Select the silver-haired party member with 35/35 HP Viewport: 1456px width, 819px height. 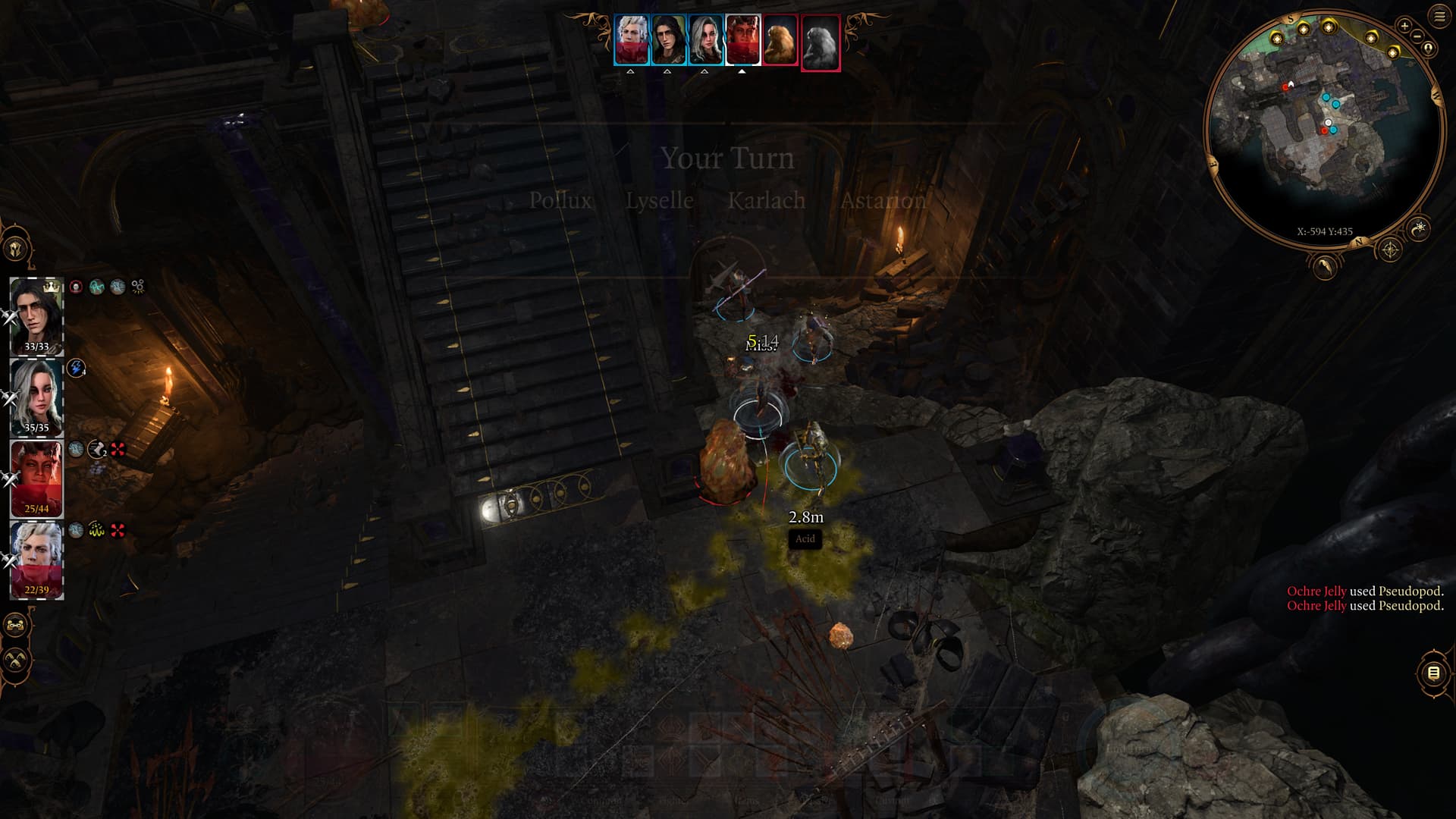click(36, 397)
